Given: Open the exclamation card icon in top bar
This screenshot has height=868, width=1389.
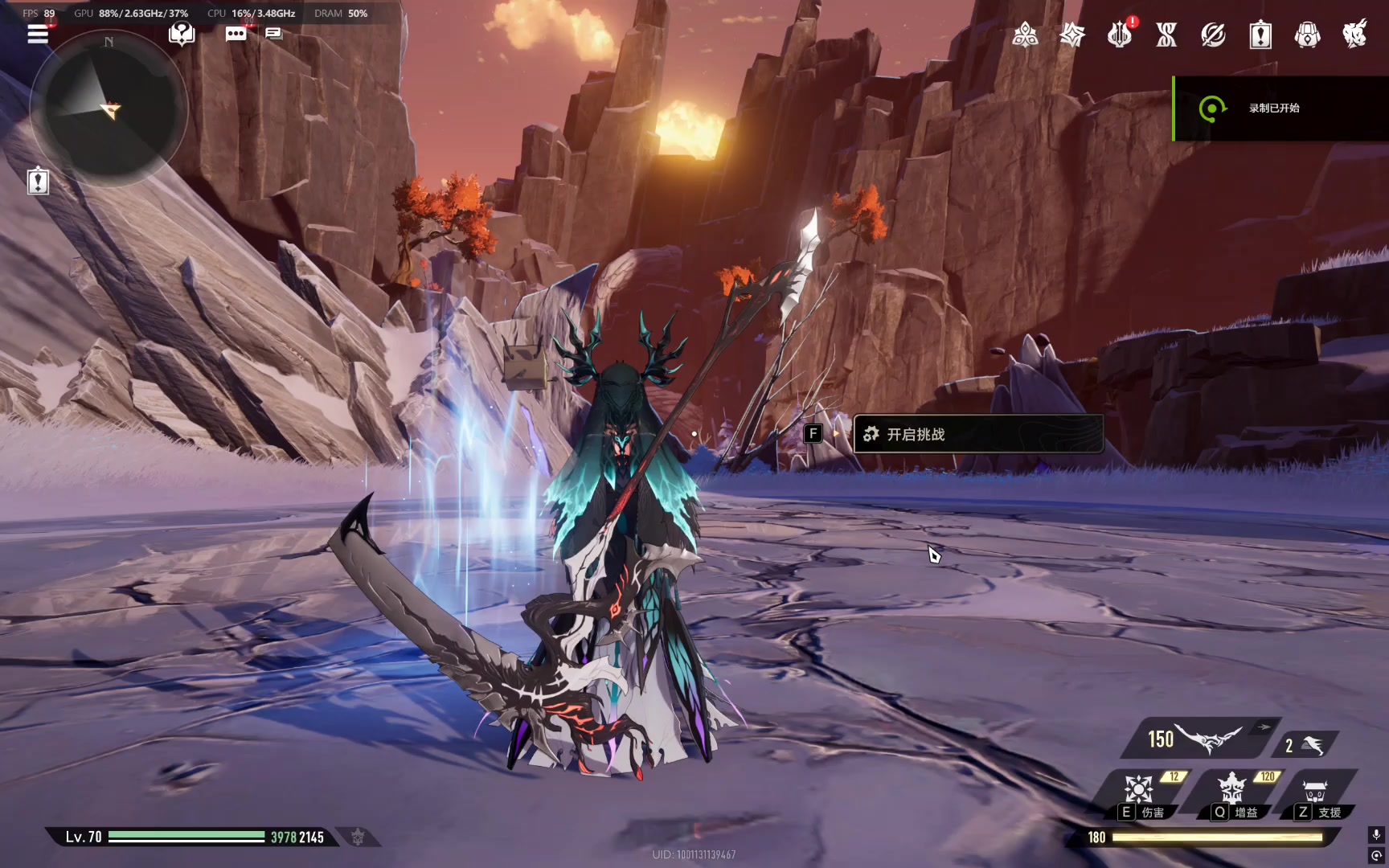Looking at the screenshot, I should click(1260, 35).
